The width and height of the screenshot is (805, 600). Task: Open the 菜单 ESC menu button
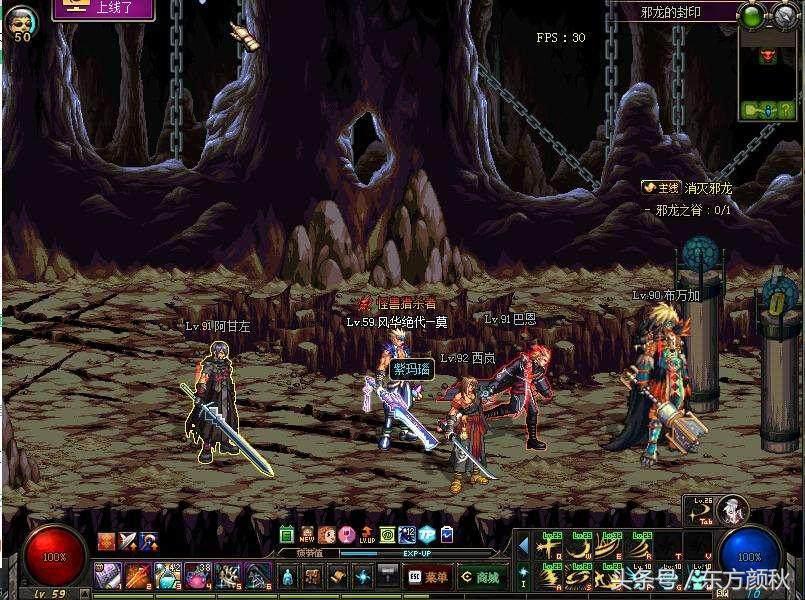click(426, 577)
